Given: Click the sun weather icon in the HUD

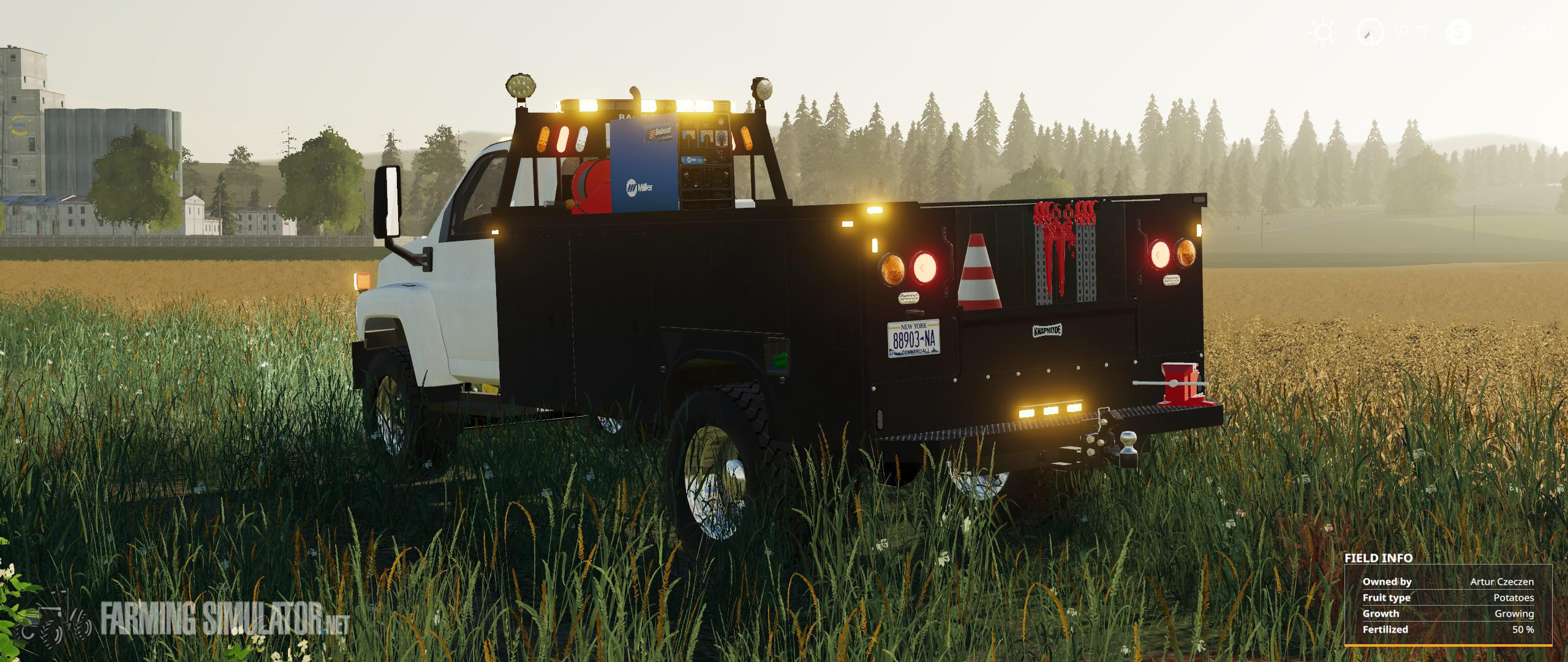Looking at the screenshot, I should [x=1323, y=32].
